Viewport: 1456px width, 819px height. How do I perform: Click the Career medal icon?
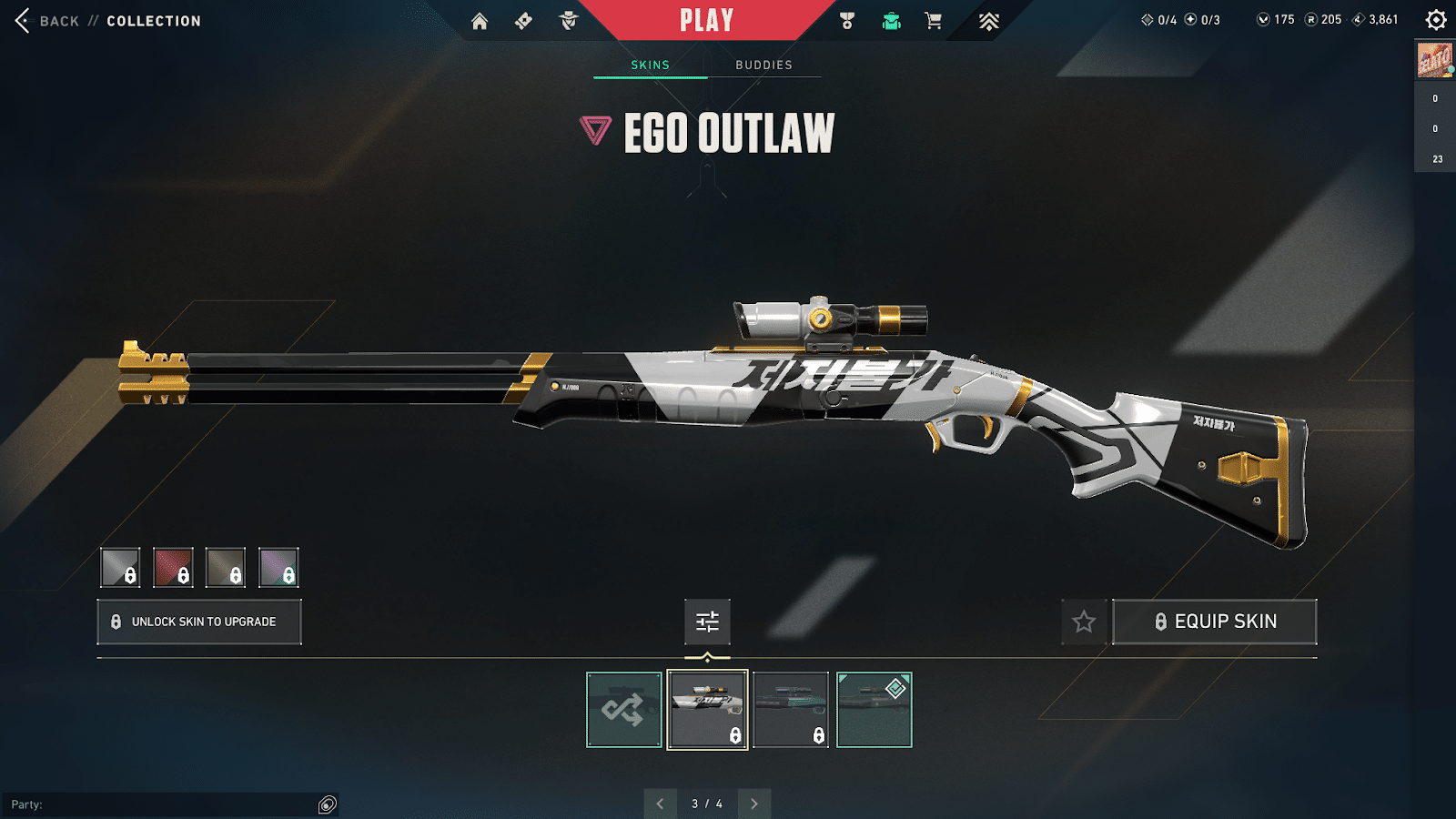coord(844,20)
